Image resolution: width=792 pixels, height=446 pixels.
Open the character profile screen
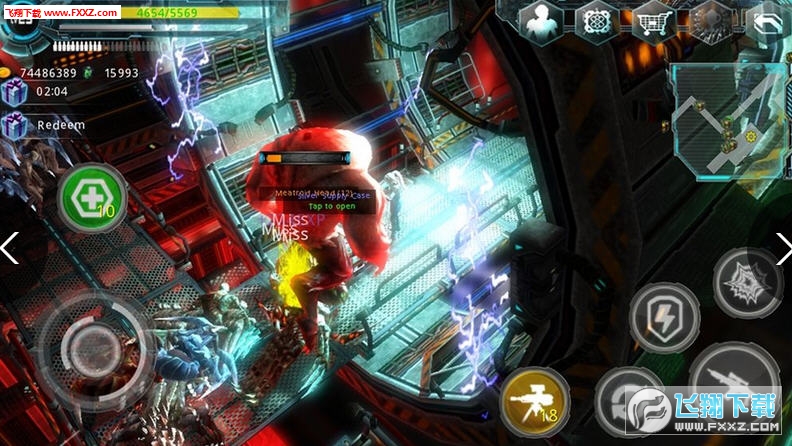click(x=541, y=21)
